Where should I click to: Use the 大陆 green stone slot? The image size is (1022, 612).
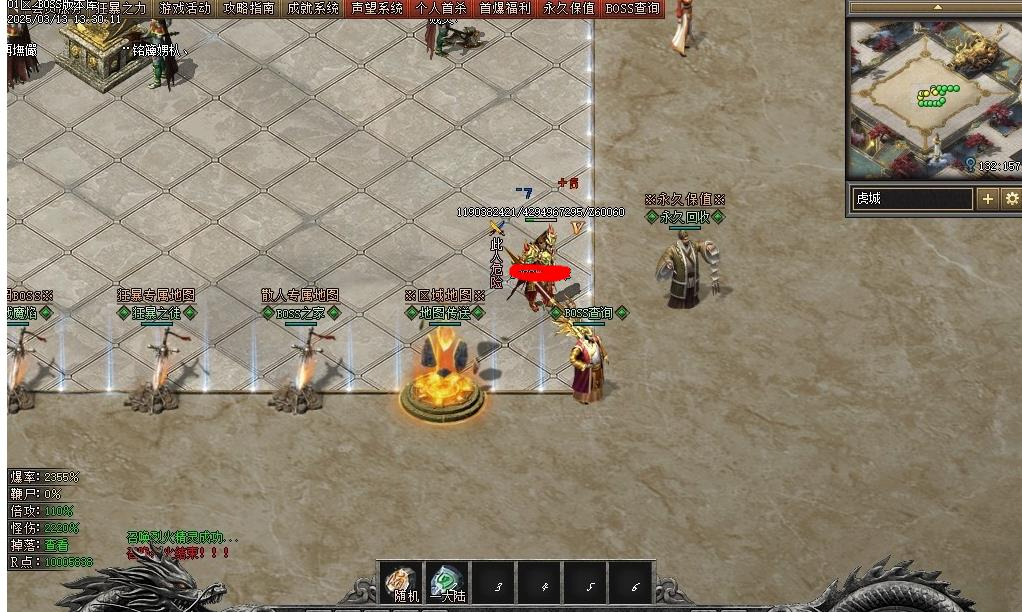coord(447,582)
